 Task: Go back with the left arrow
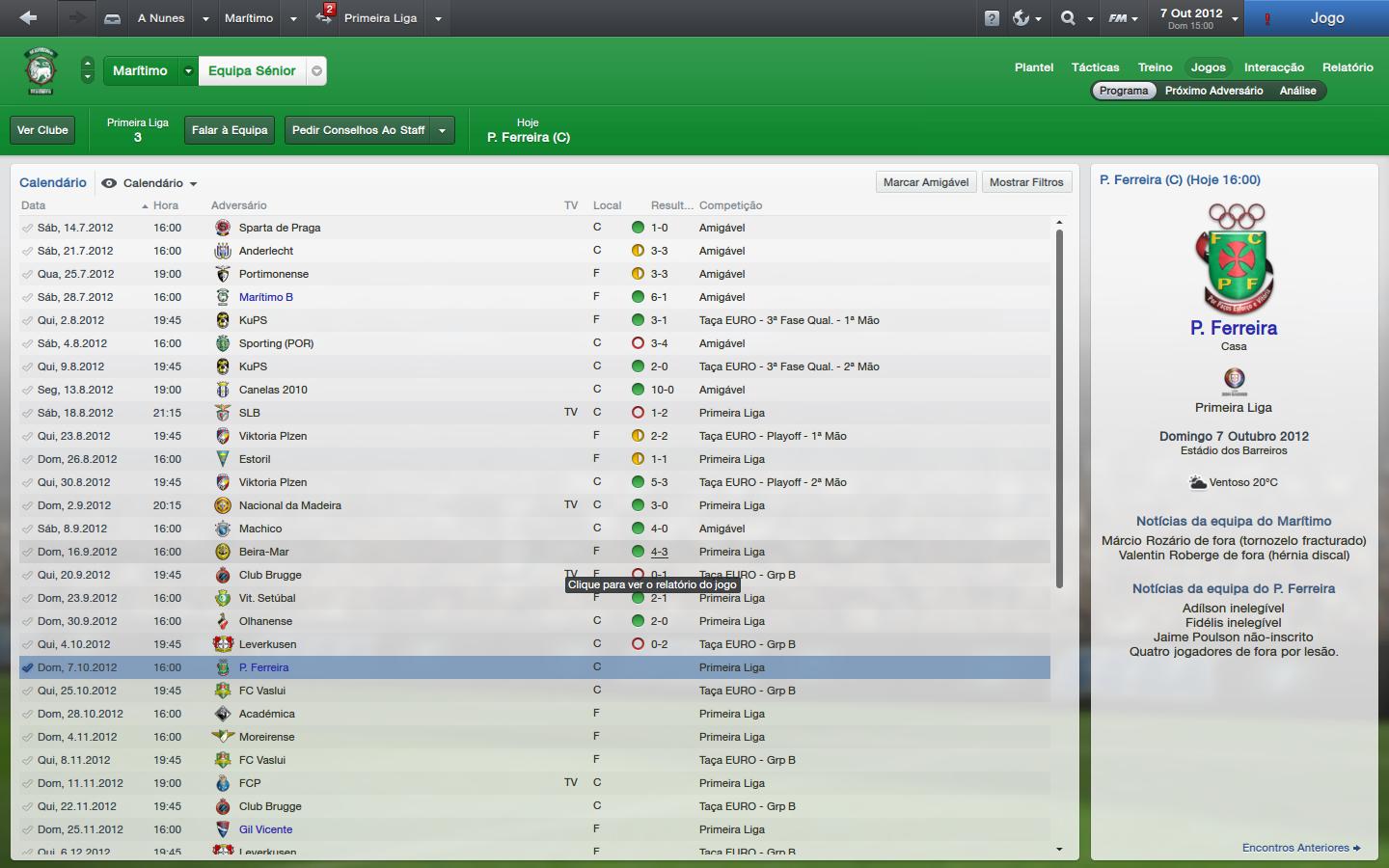pyautogui.click(x=28, y=18)
